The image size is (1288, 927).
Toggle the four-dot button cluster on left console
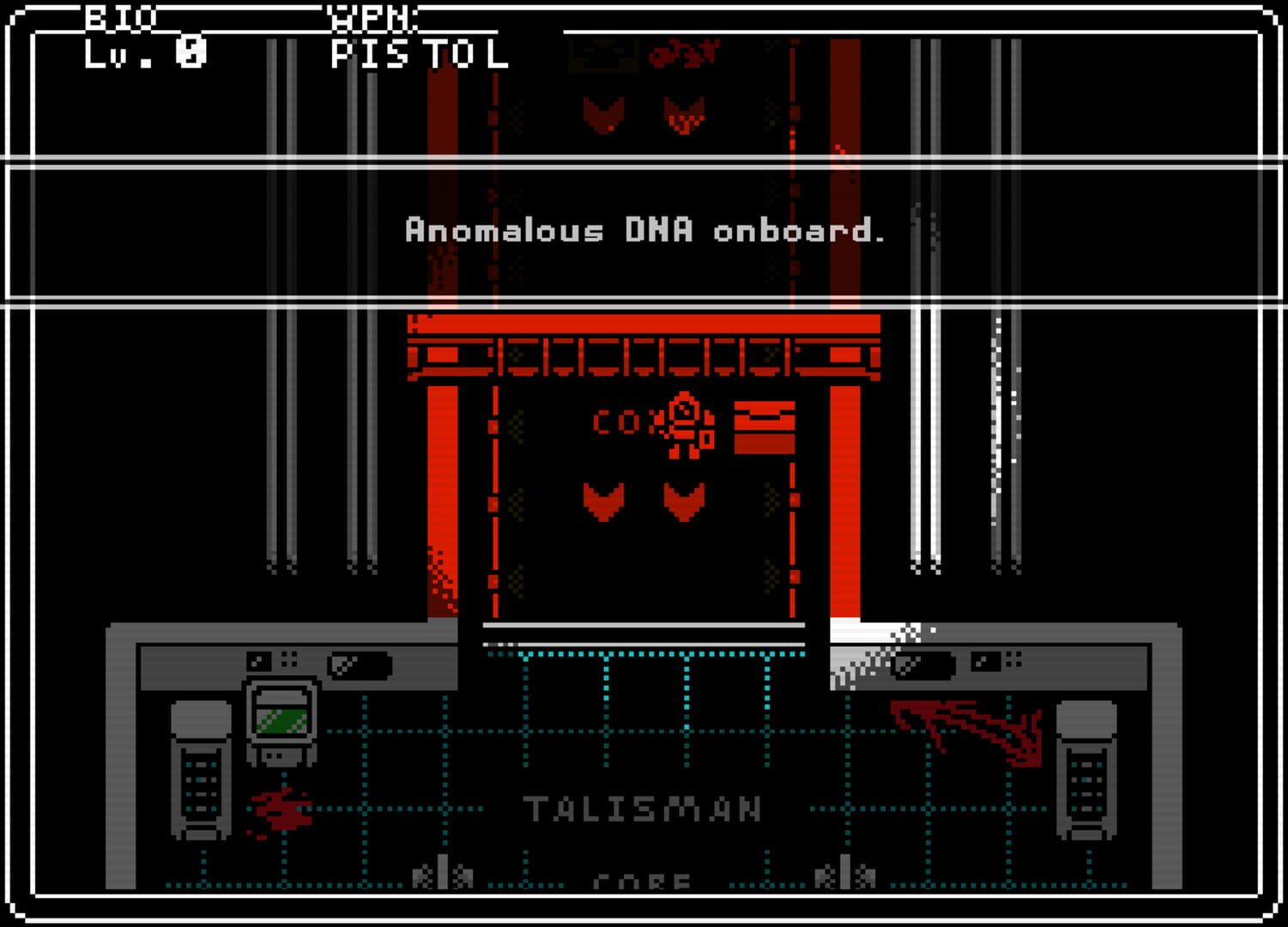[x=288, y=658]
